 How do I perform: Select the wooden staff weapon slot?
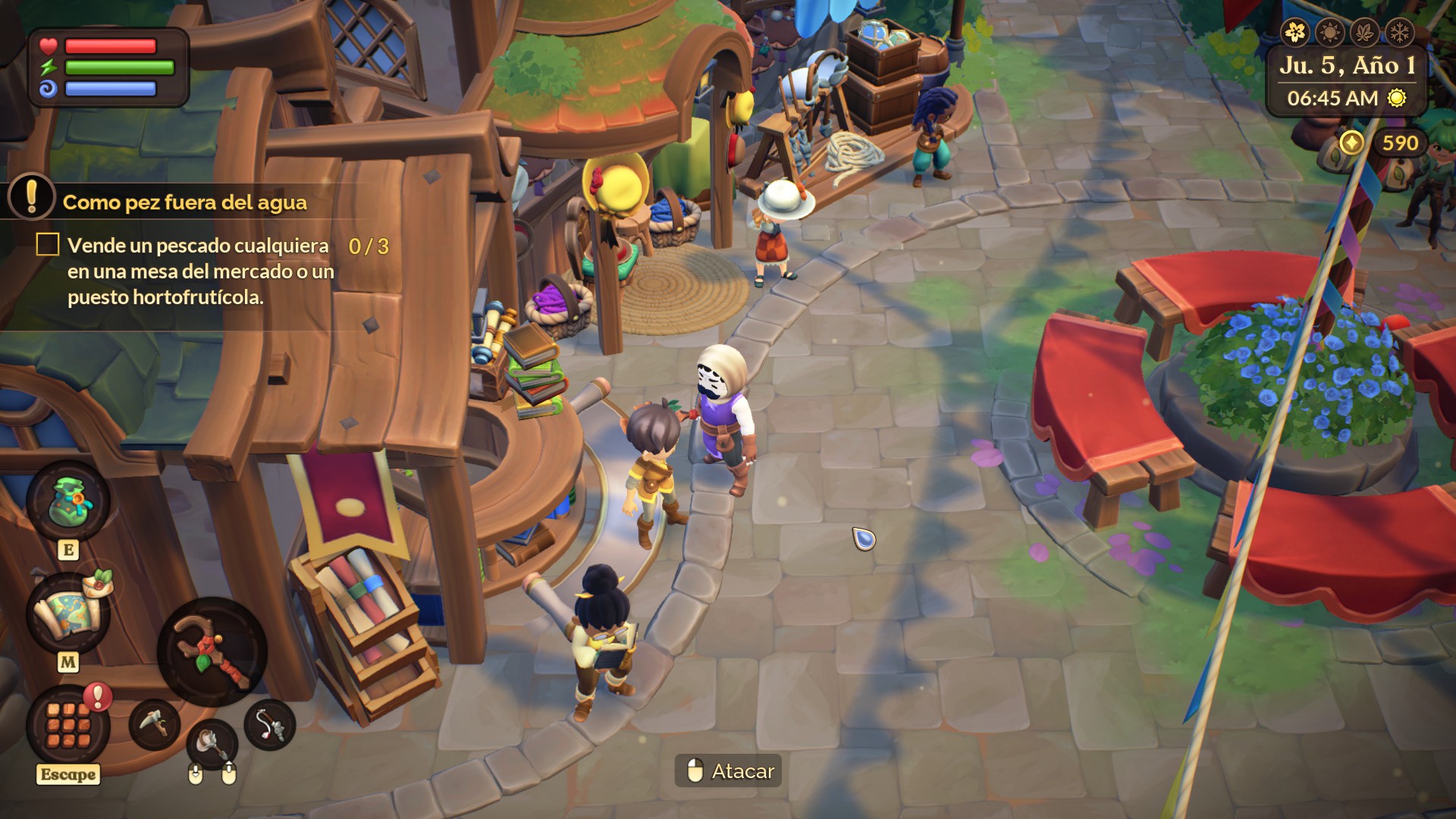(x=212, y=652)
